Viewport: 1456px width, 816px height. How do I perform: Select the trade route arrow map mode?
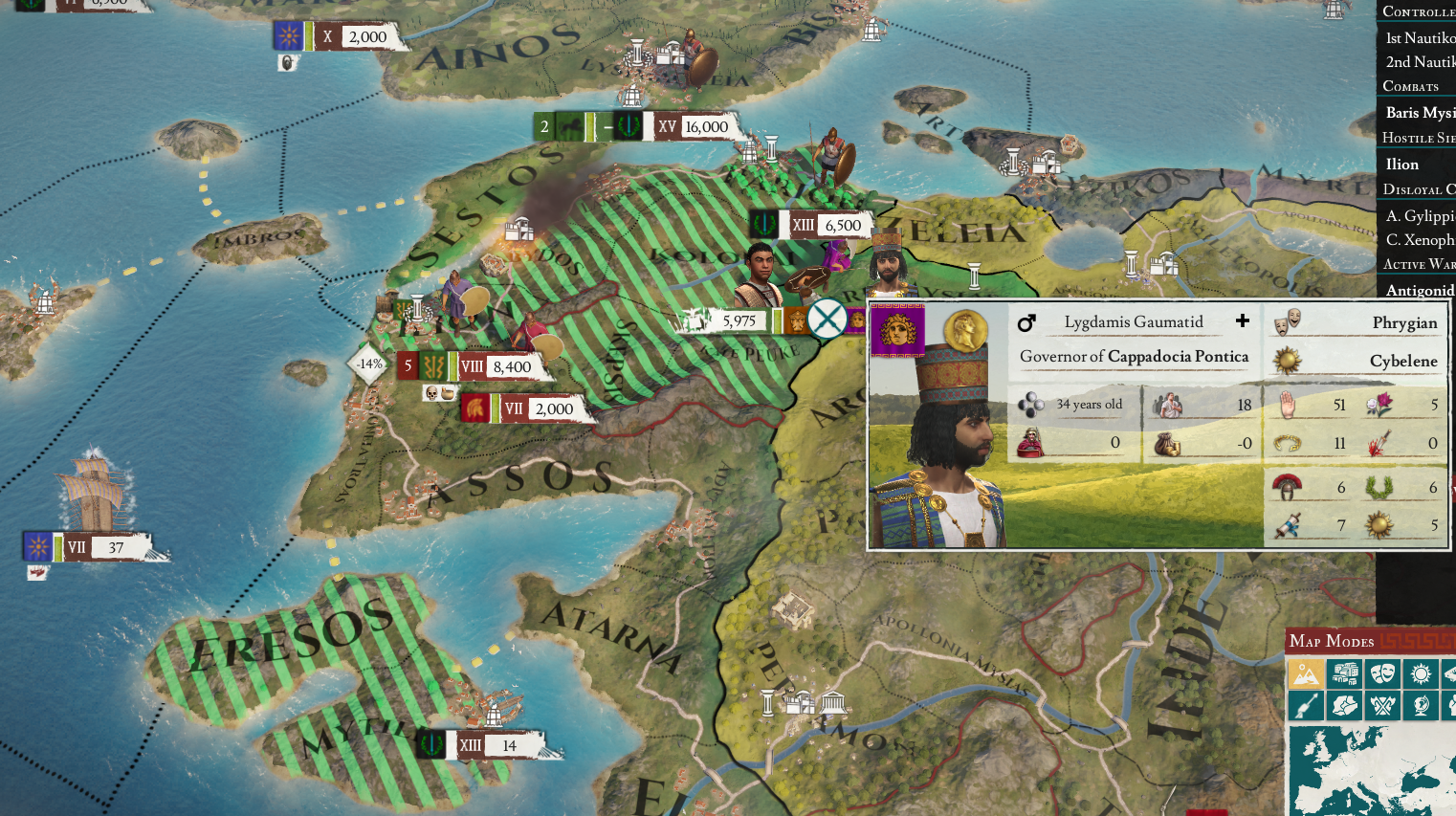[x=1306, y=705]
